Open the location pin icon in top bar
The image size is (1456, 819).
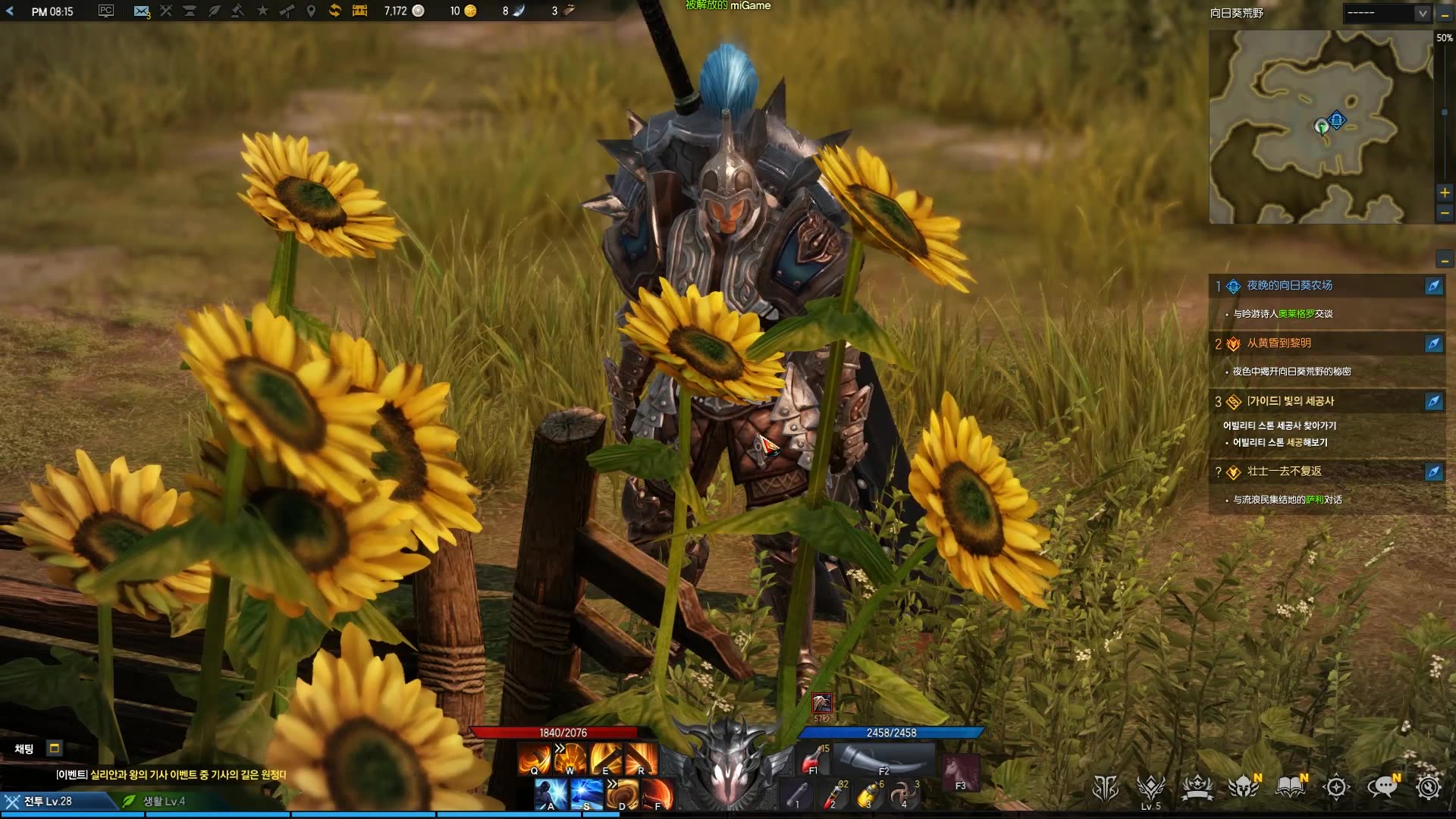(x=311, y=11)
